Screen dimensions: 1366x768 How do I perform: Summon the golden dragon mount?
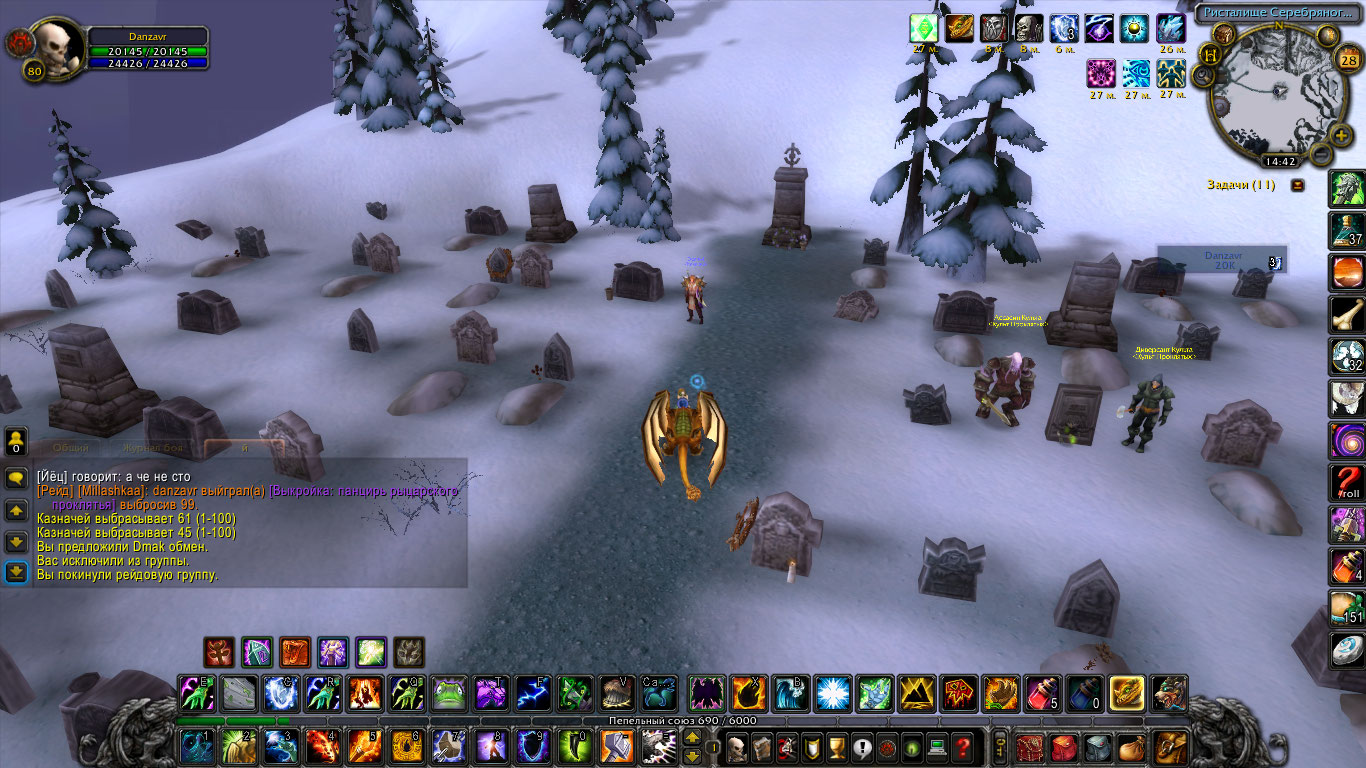point(1126,692)
